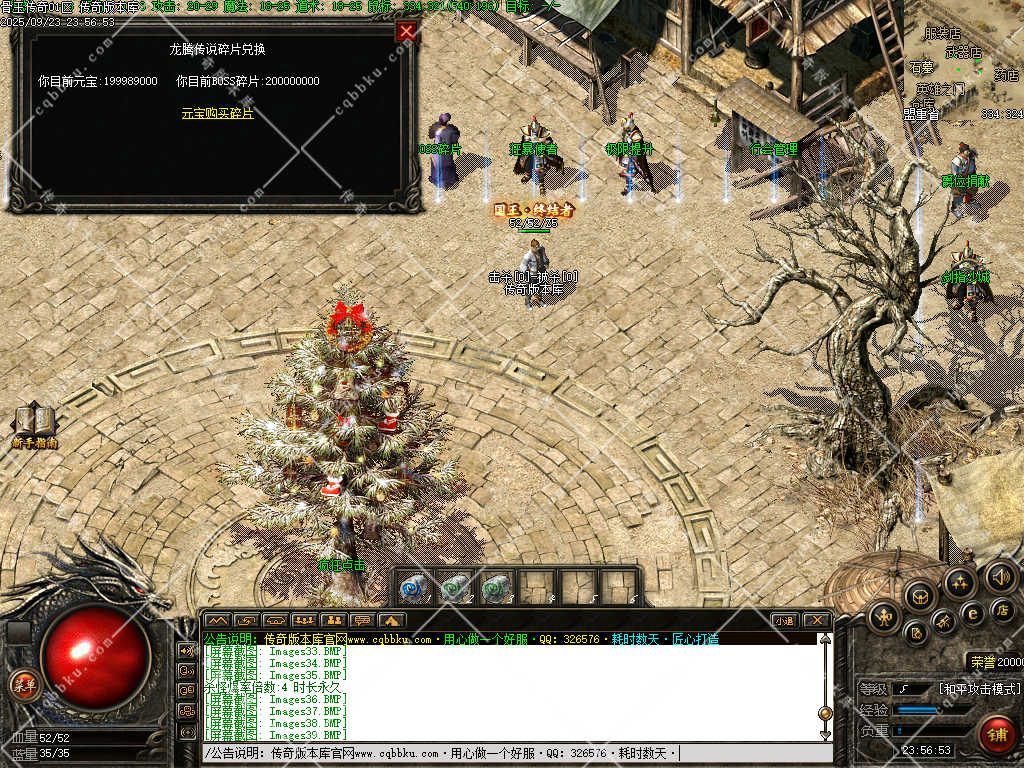This screenshot has height=768, width=1024.
Task: Click the red 铺 stall button
Action: pos(996,733)
